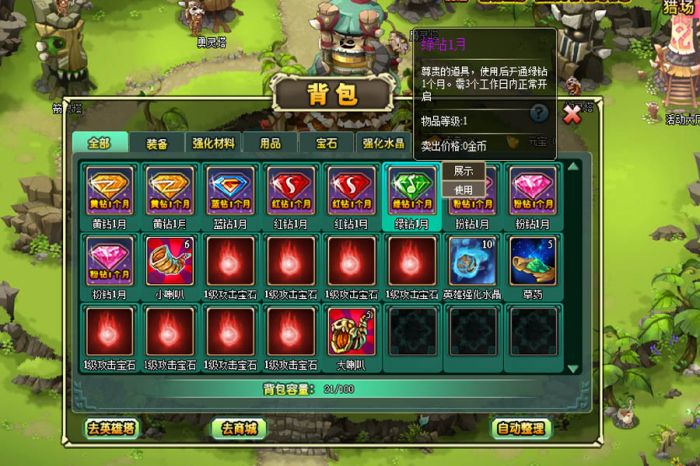Auto-sort the bag with 自动整理
This screenshot has height=466, width=700.
pos(522,428)
